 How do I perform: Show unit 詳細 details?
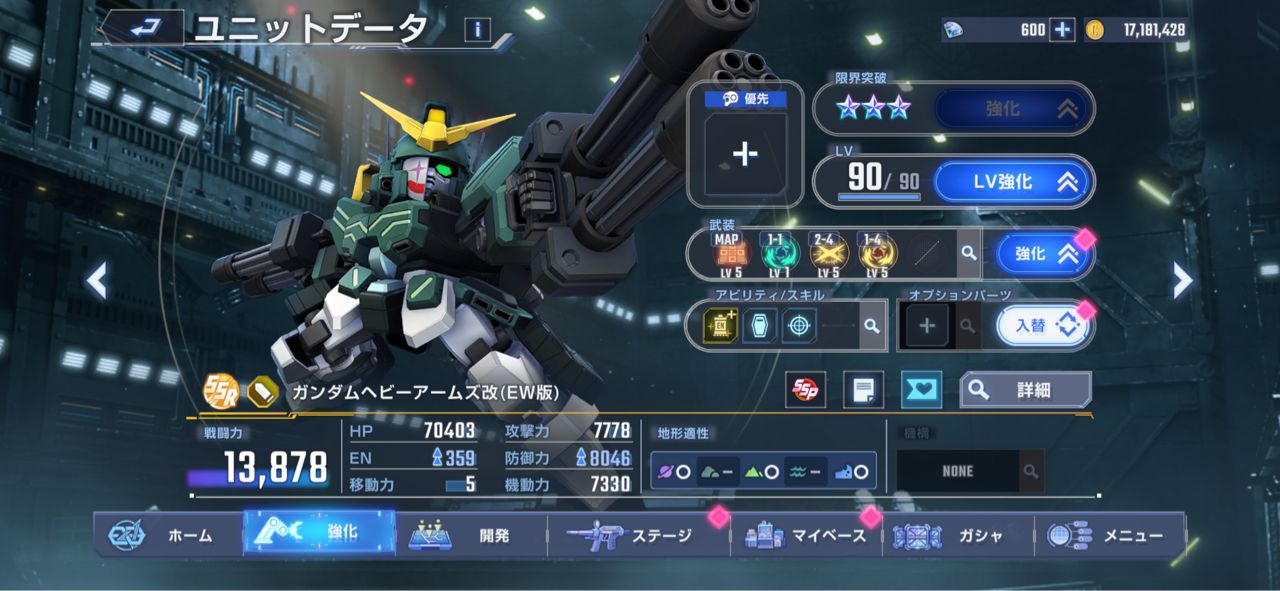point(1025,390)
